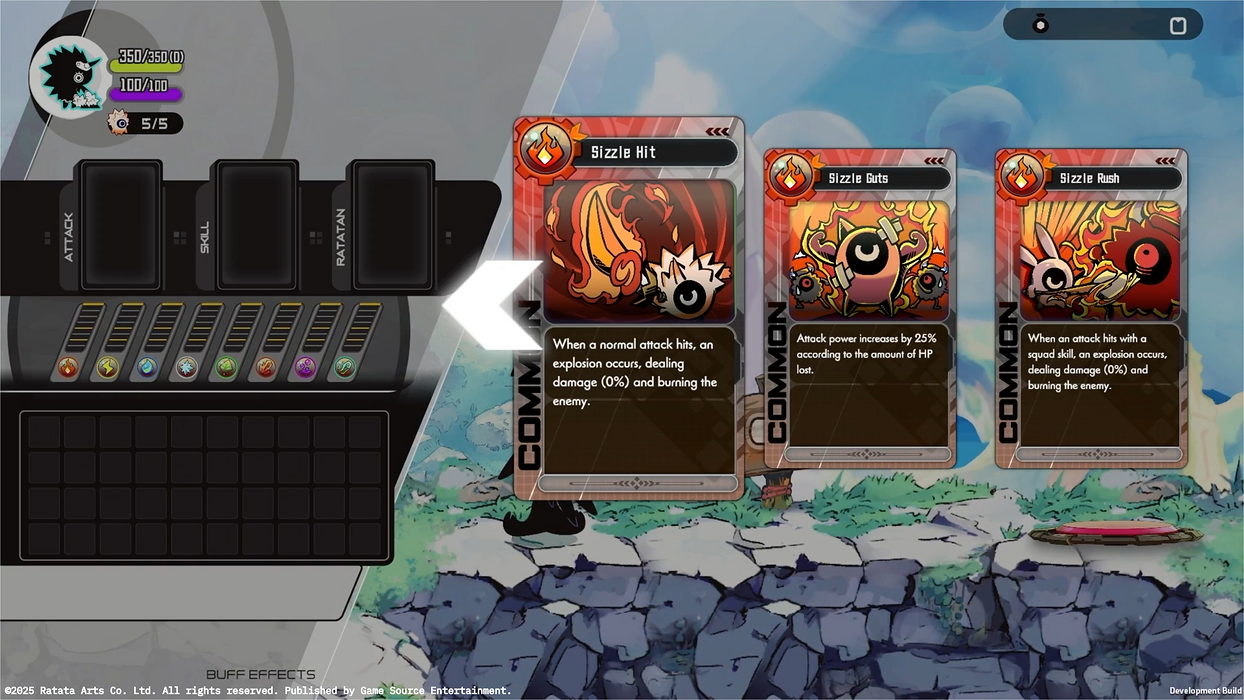Select the empty Skill card slot

(257, 225)
